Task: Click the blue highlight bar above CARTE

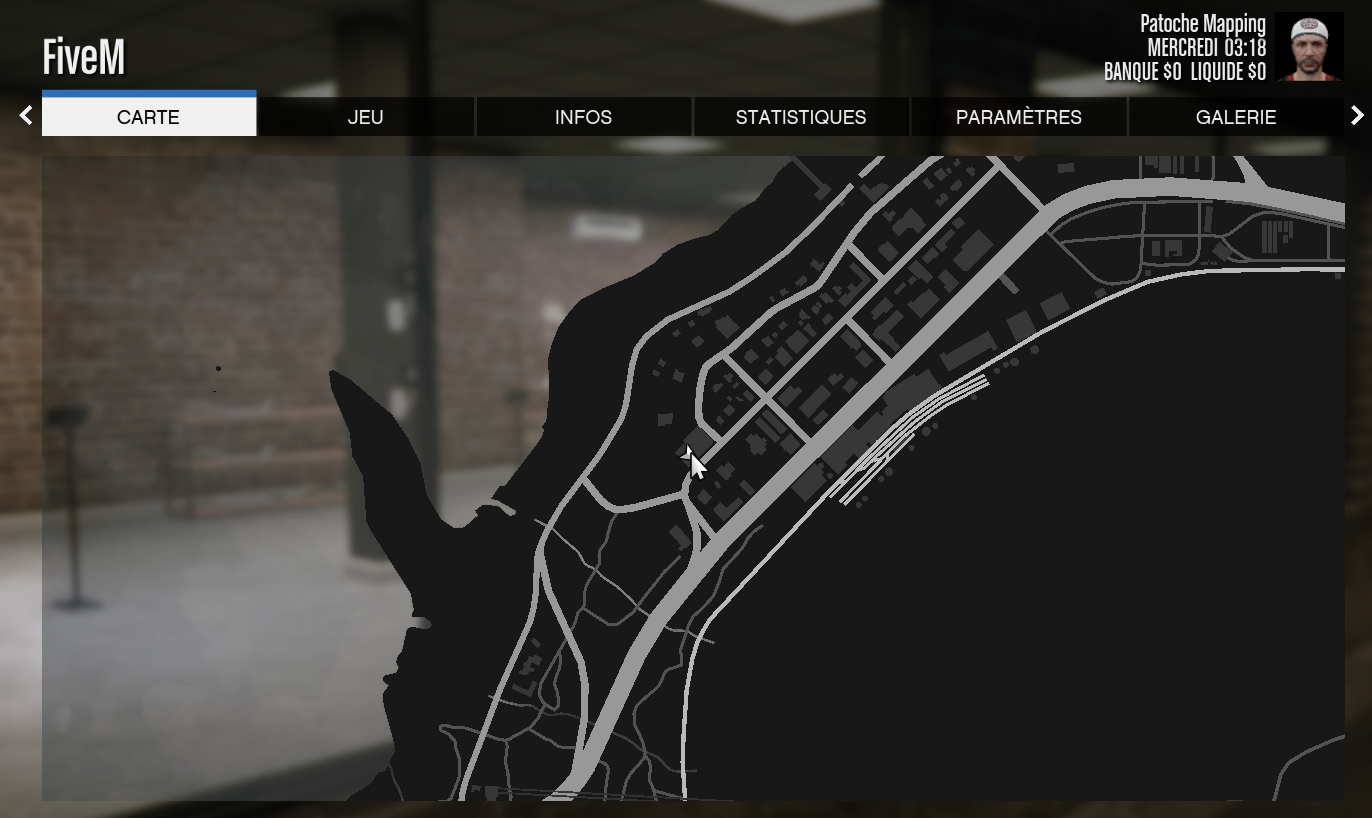Action: (148, 94)
